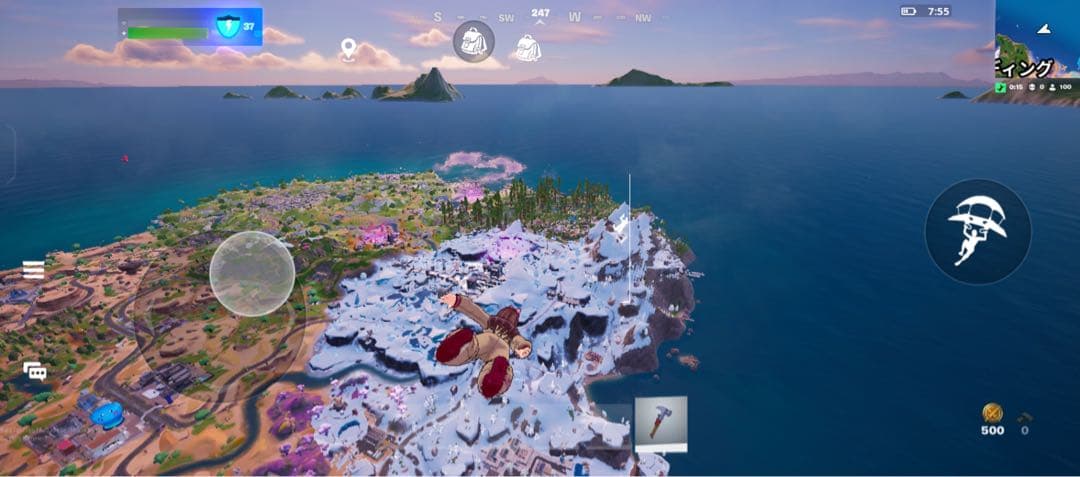Tap the virtual movement joystick
Screen dimensions: 1080x477
[x=252, y=274]
